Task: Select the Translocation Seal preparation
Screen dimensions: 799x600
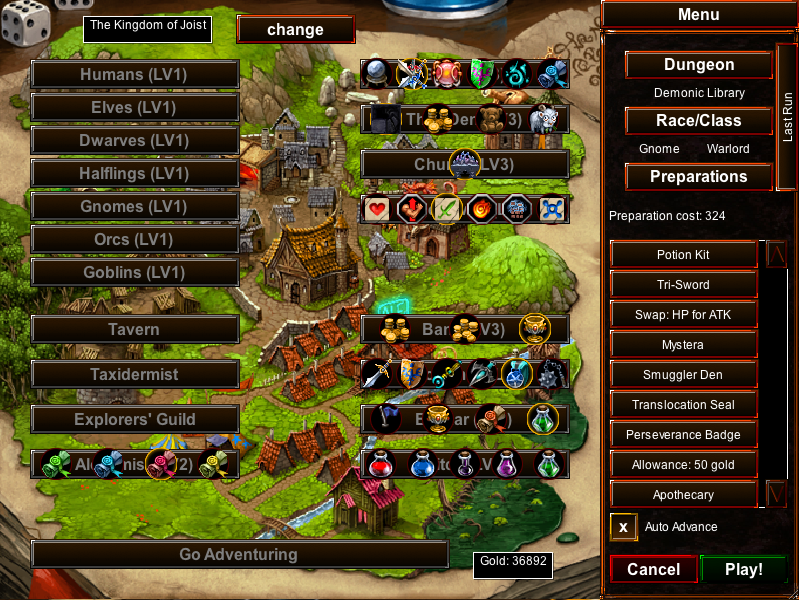Action: pyautogui.click(x=683, y=405)
